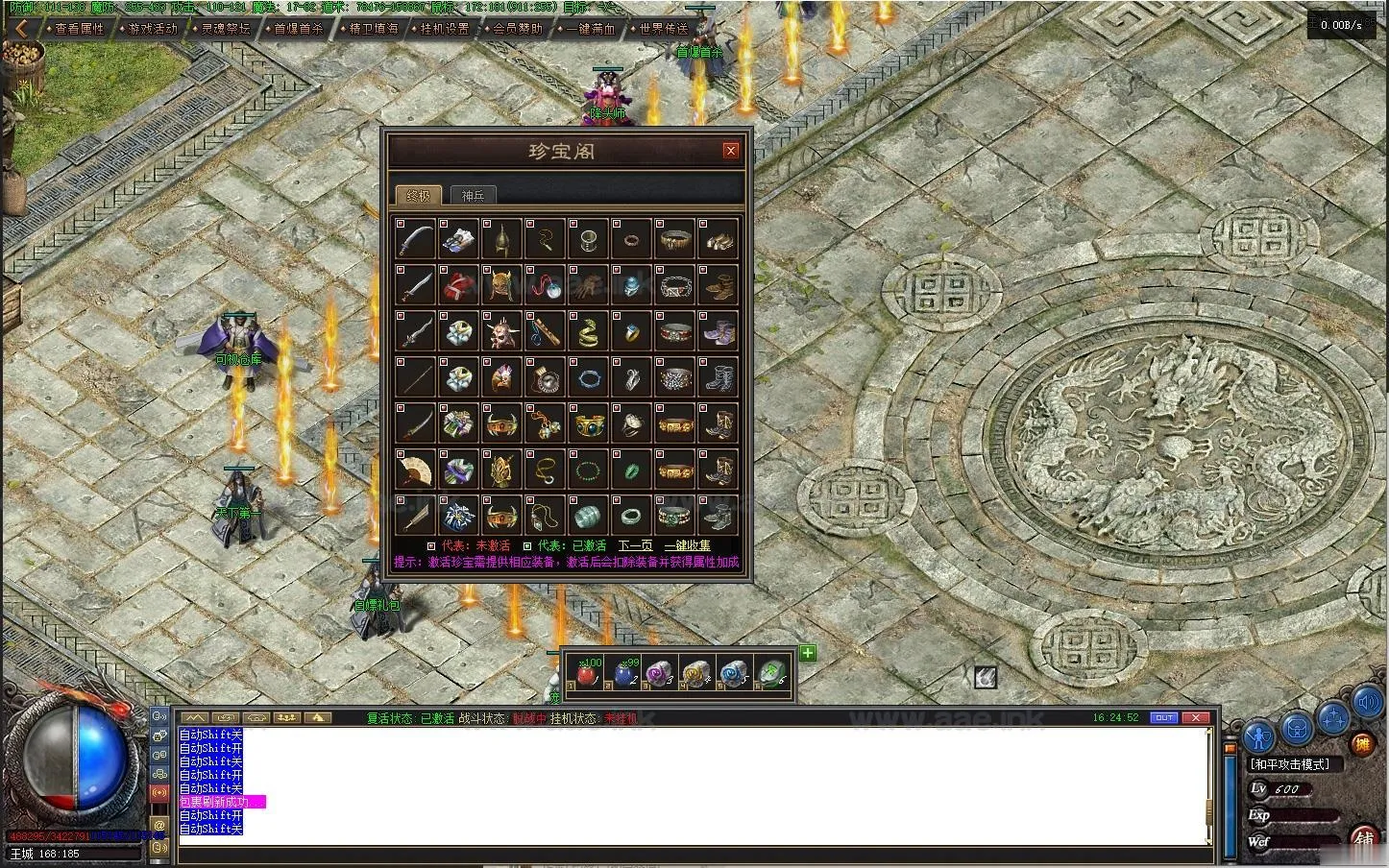The width and height of the screenshot is (1389, 868).
Task: Click the green plus button beside hotbar
Action: click(808, 653)
